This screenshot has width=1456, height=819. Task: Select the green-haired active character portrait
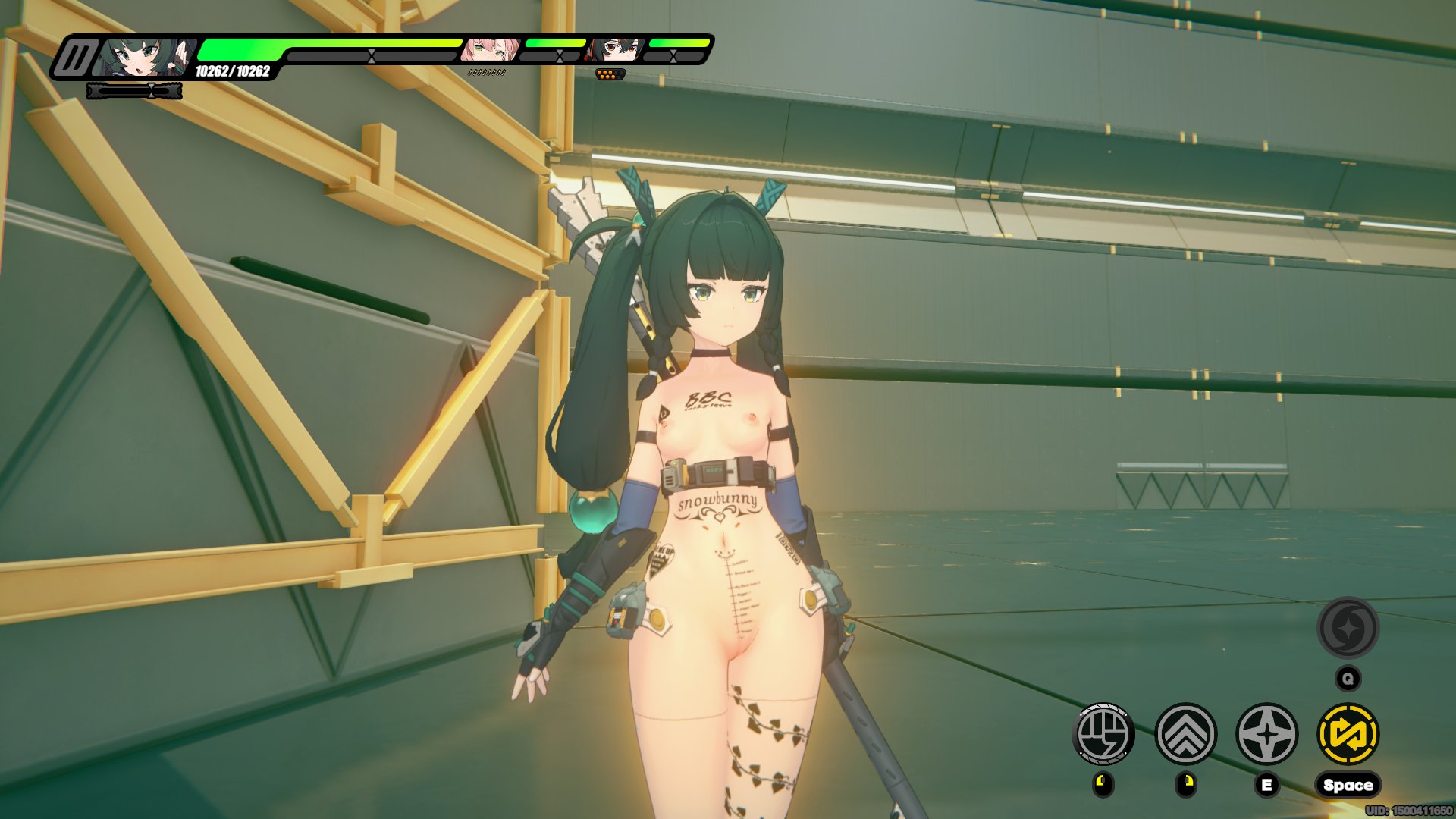[x=144, y=58]
